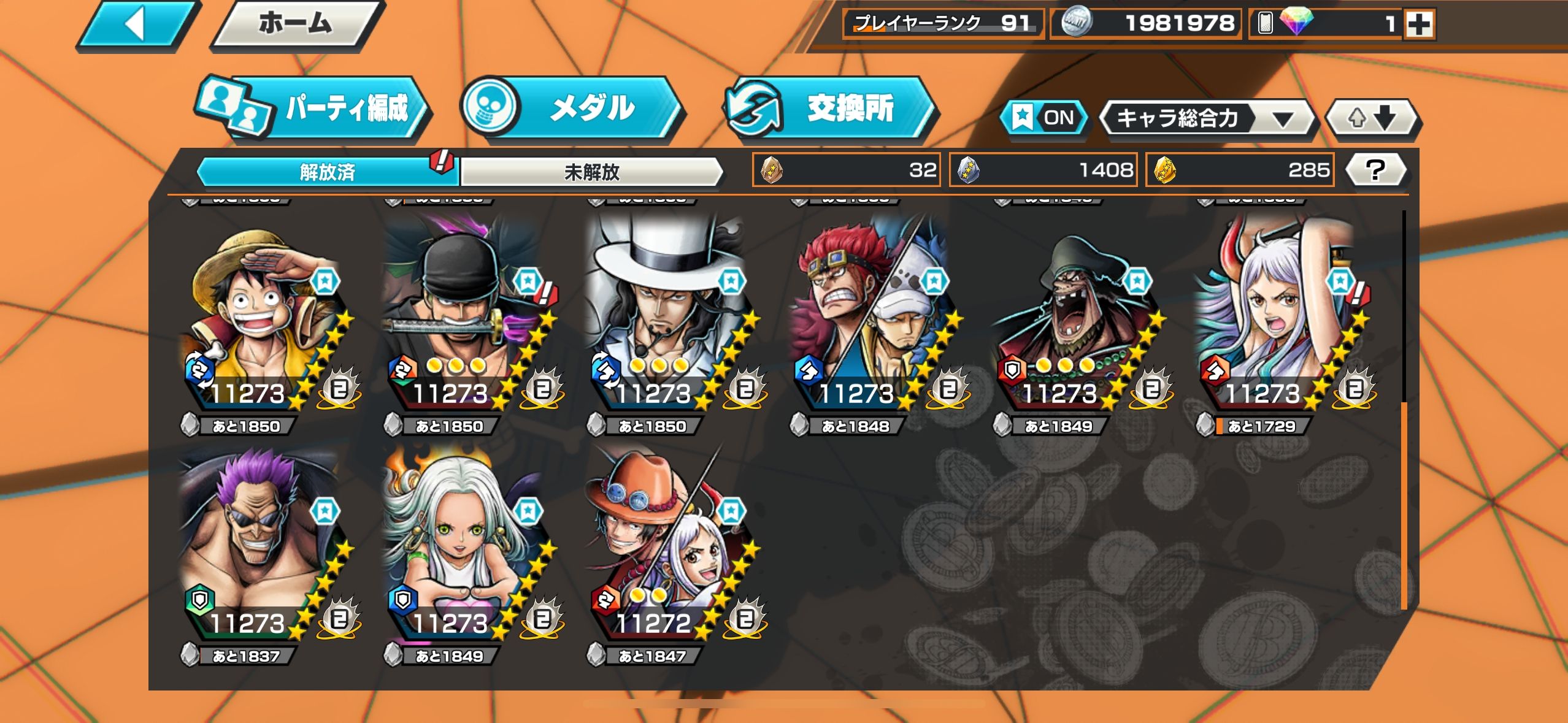This screenshot has width=1568, height=723.
Task: Select the Kid and Law duo card
Action: coord(872,319)
